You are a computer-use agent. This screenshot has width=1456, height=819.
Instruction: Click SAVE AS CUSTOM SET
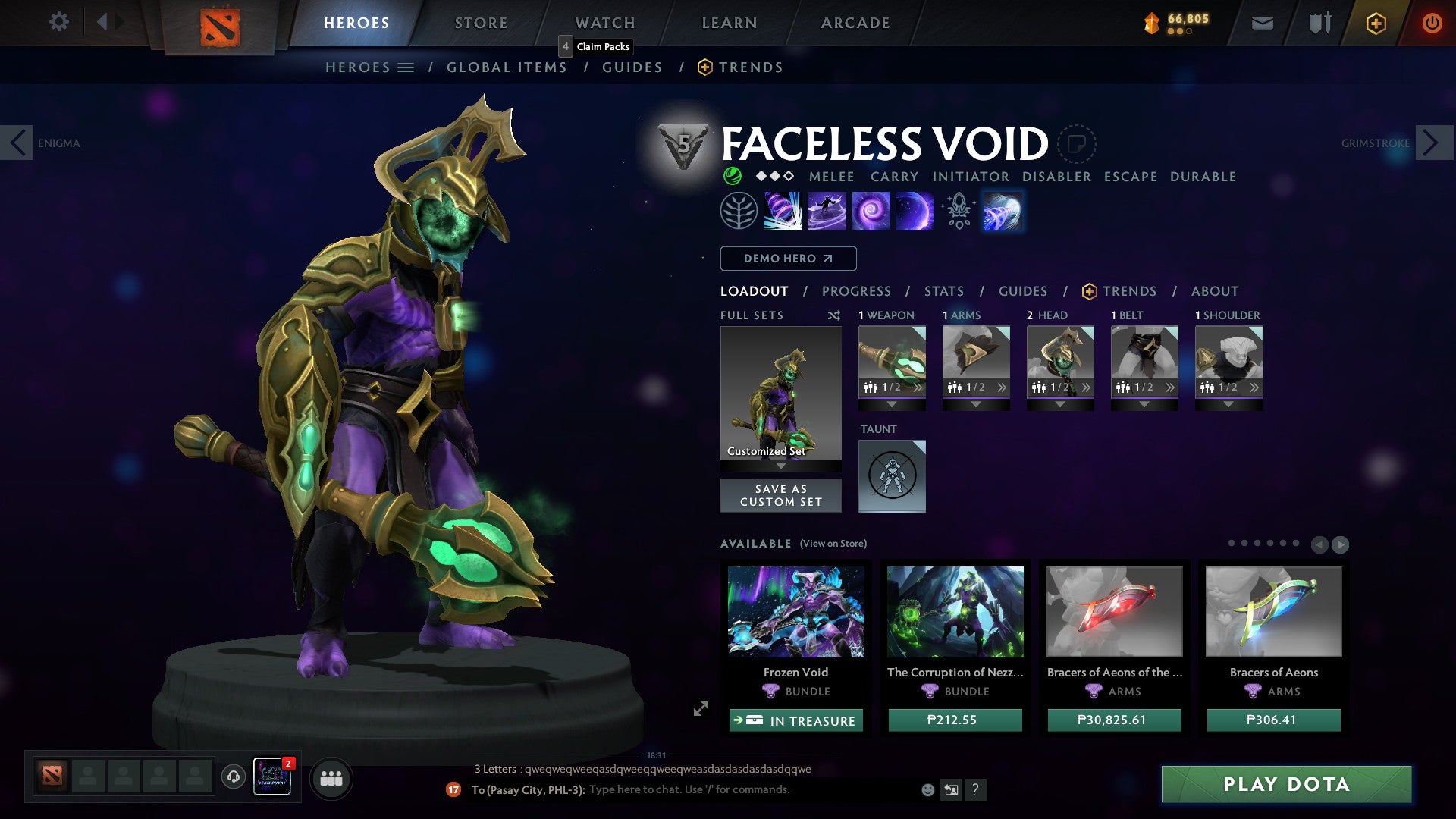pyautogui.click(x=780, y=494)
